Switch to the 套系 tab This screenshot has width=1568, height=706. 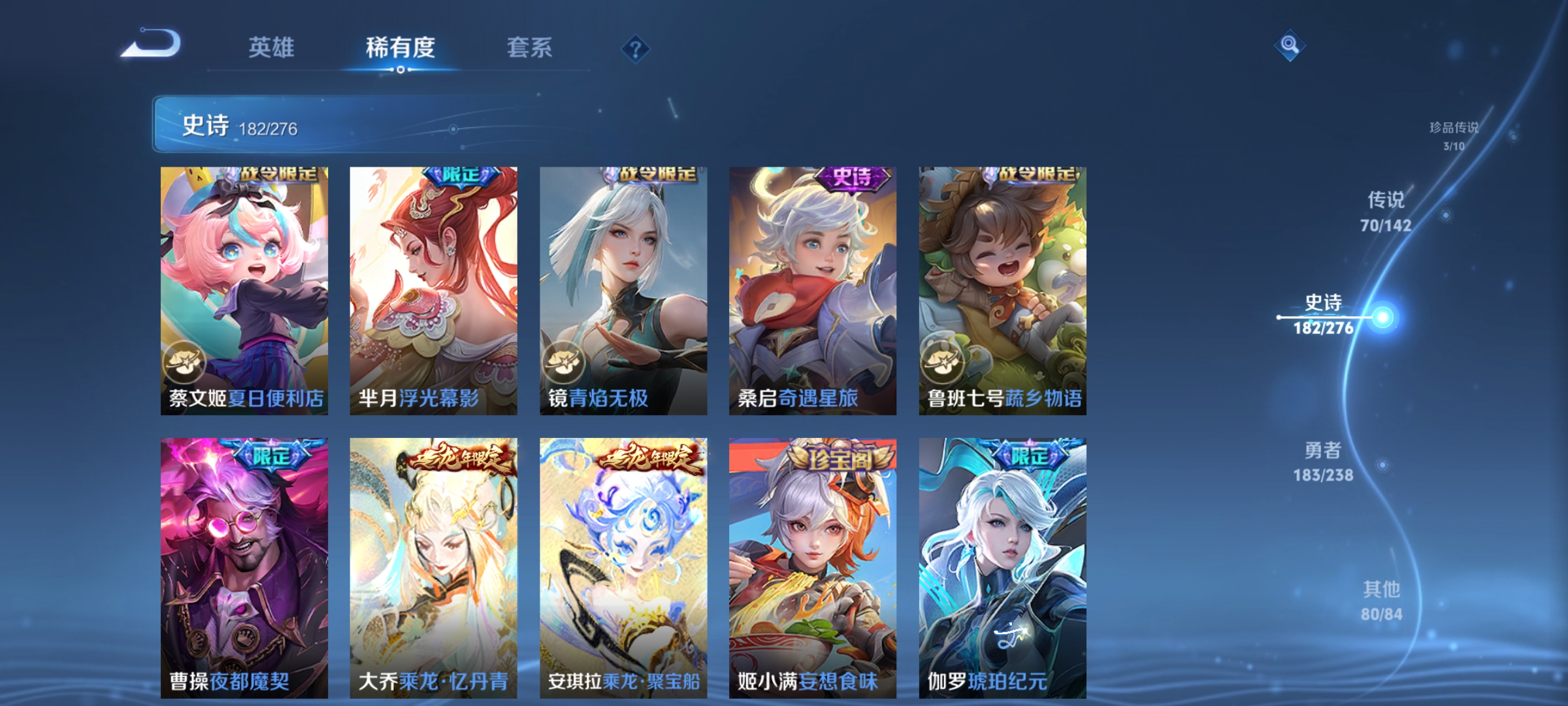[x=530, y=48]
